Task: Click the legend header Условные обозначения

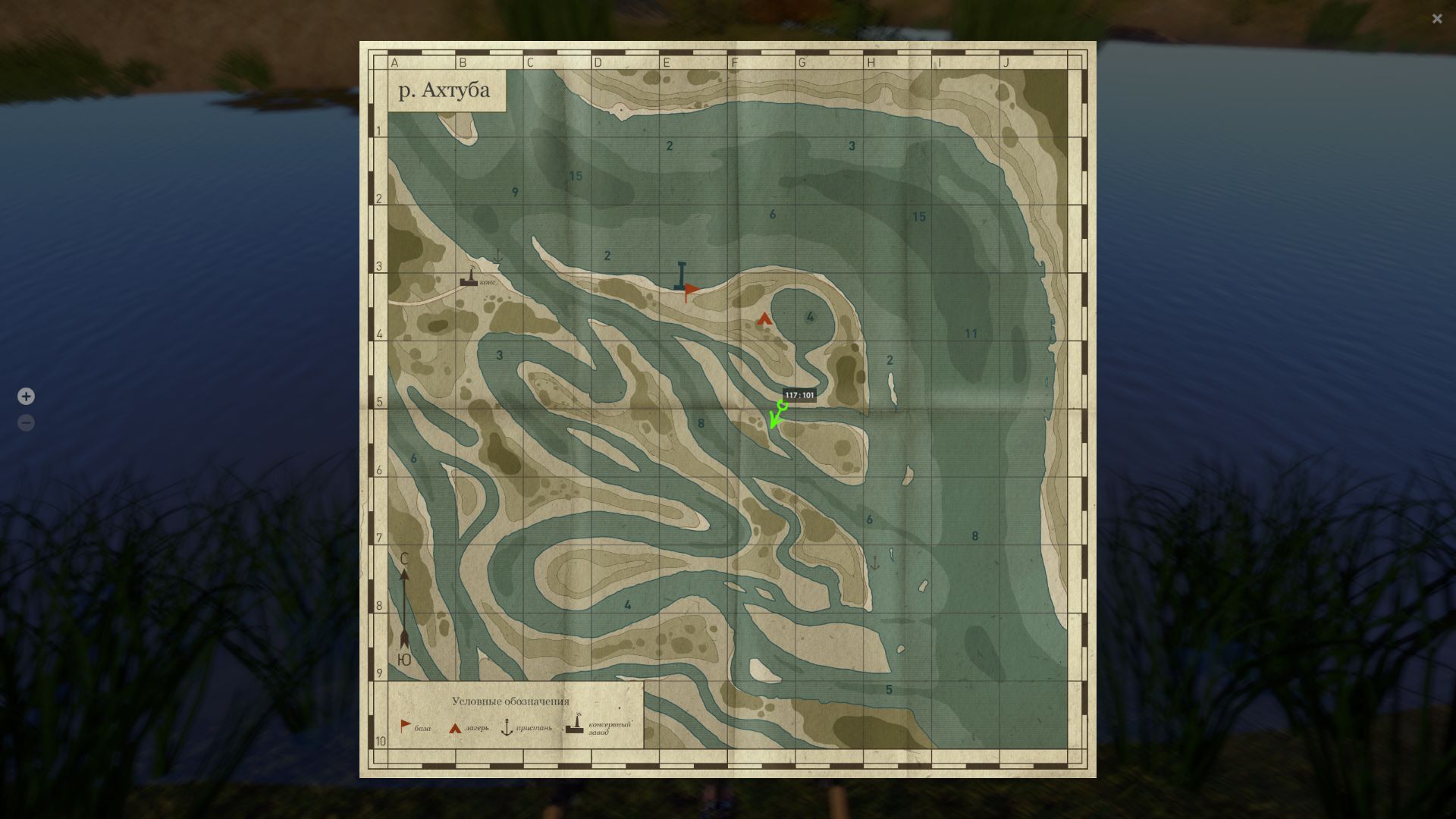Action: (x=513, y=702)
